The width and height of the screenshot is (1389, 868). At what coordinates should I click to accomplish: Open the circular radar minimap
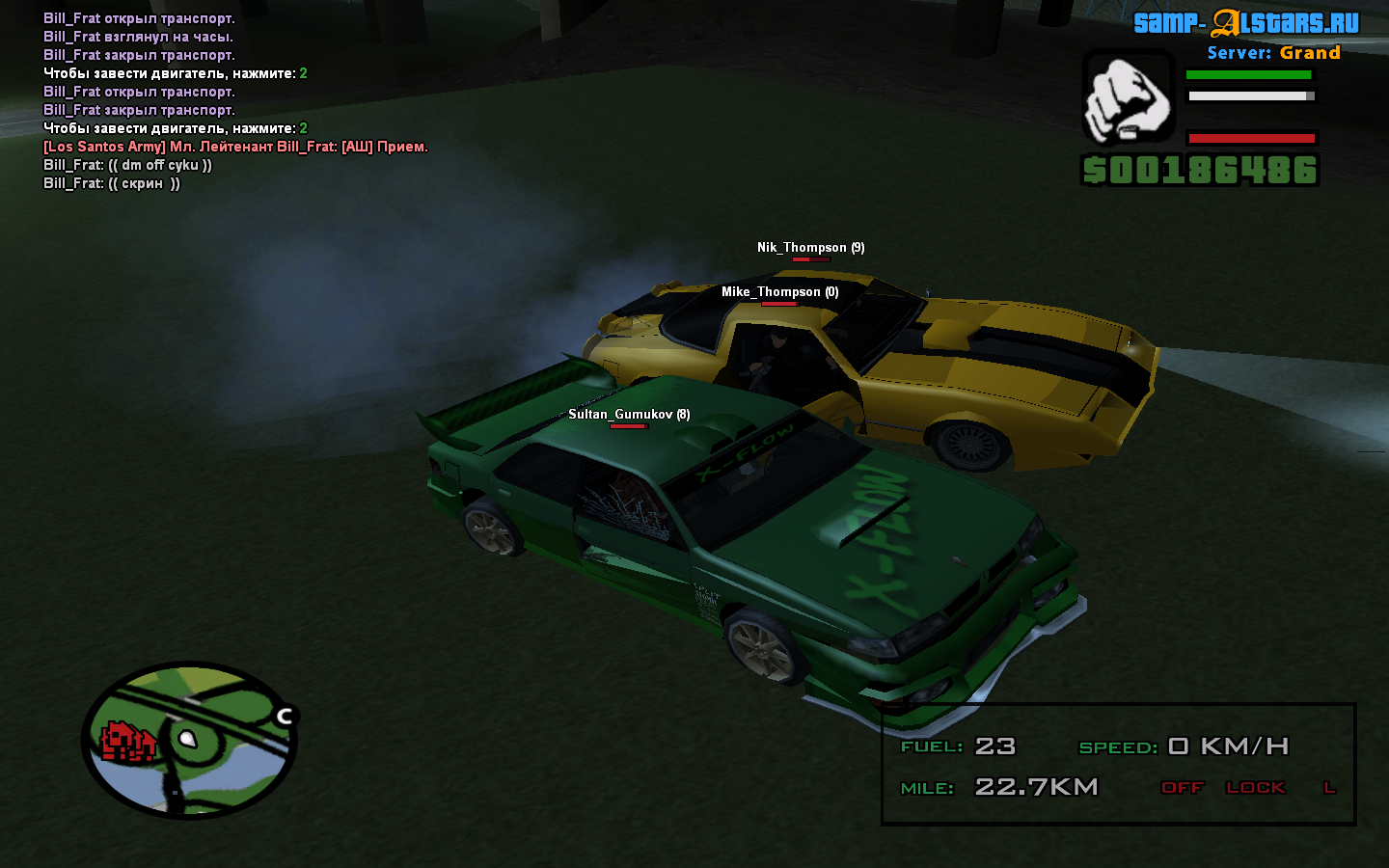[x=189, y=741]
